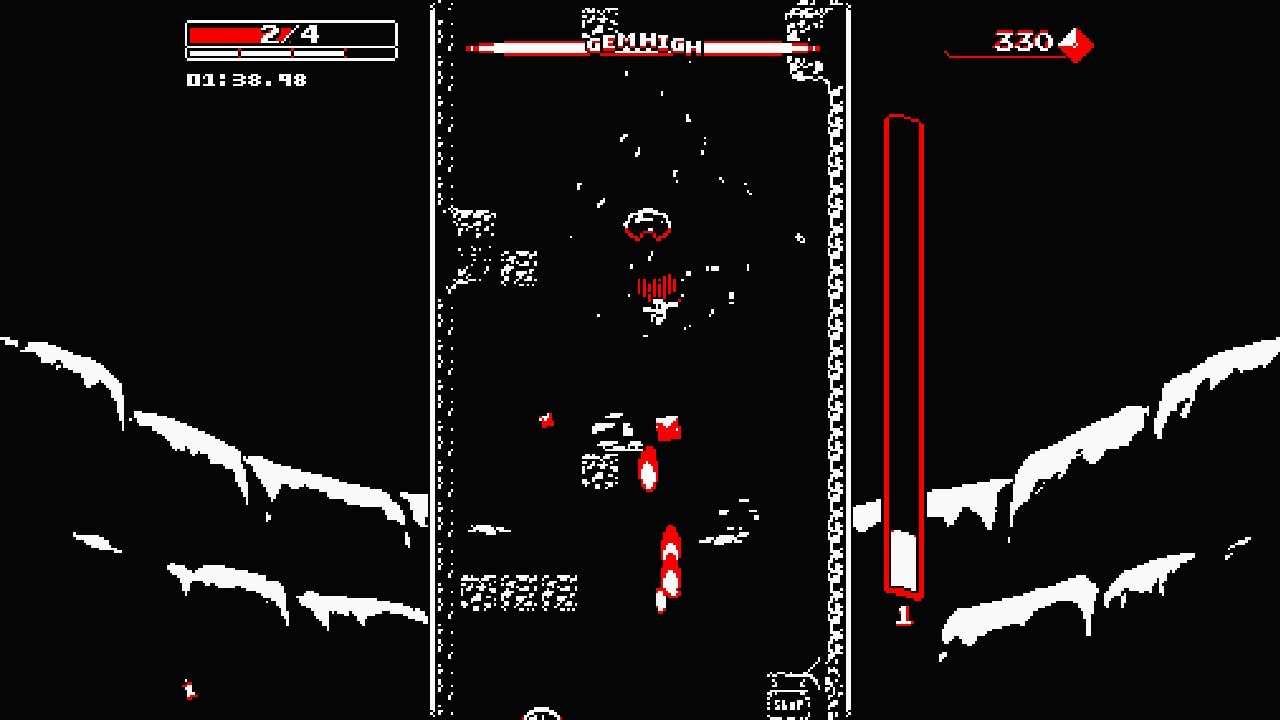Screen dimensions: 1280x720
Task: Click the red gem icon beside the 330 counter
Action: (x=1076, y=45)
